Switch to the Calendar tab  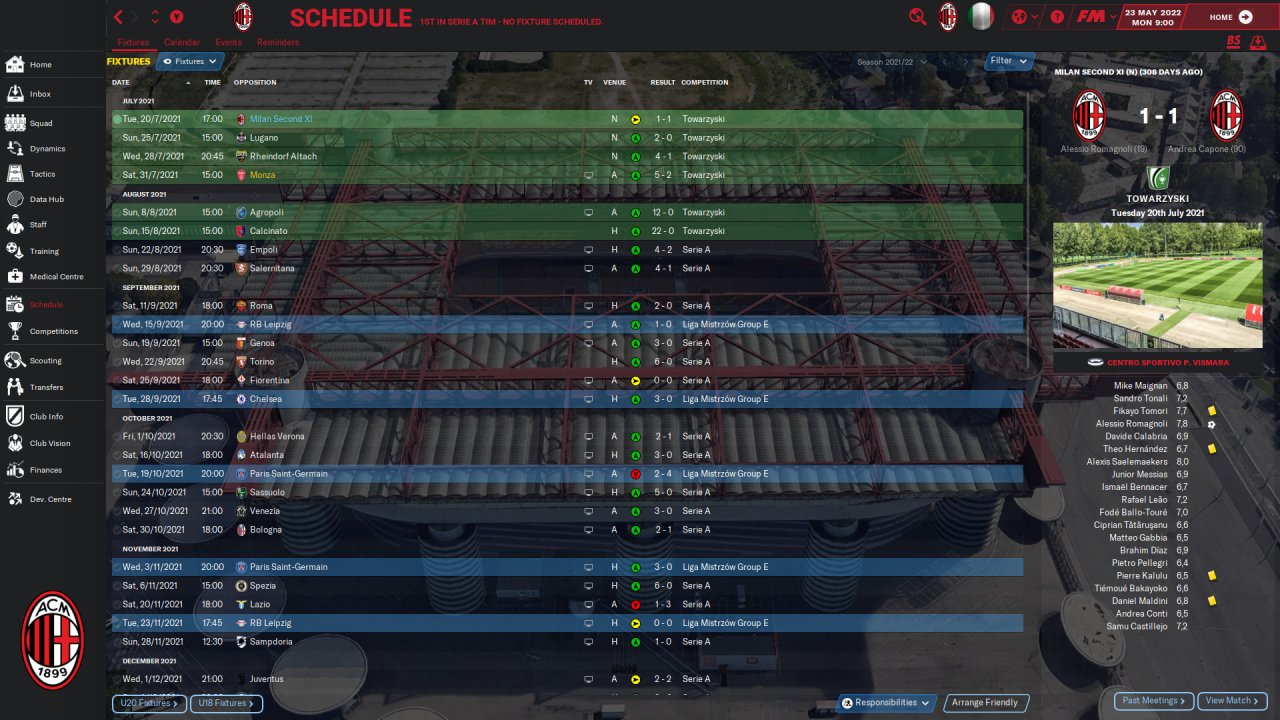pos(181,43)
